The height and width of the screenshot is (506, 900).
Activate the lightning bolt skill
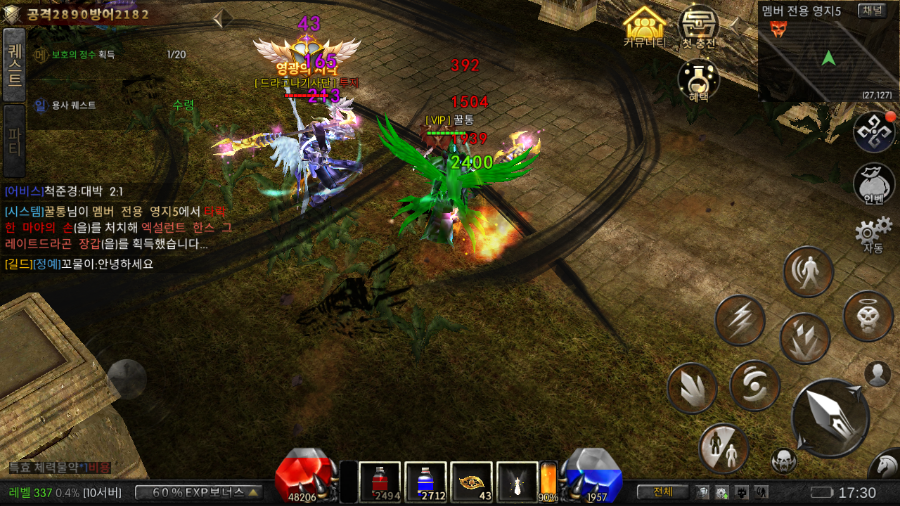click(740, 320)
